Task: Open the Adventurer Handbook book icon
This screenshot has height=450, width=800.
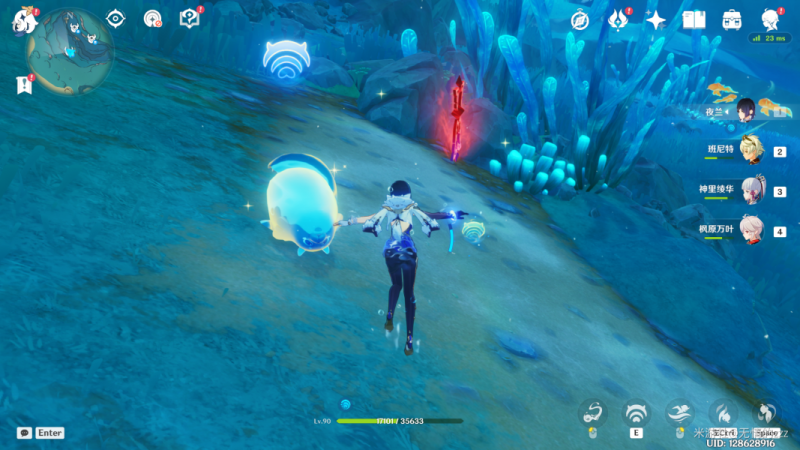Action: point(694,20)
